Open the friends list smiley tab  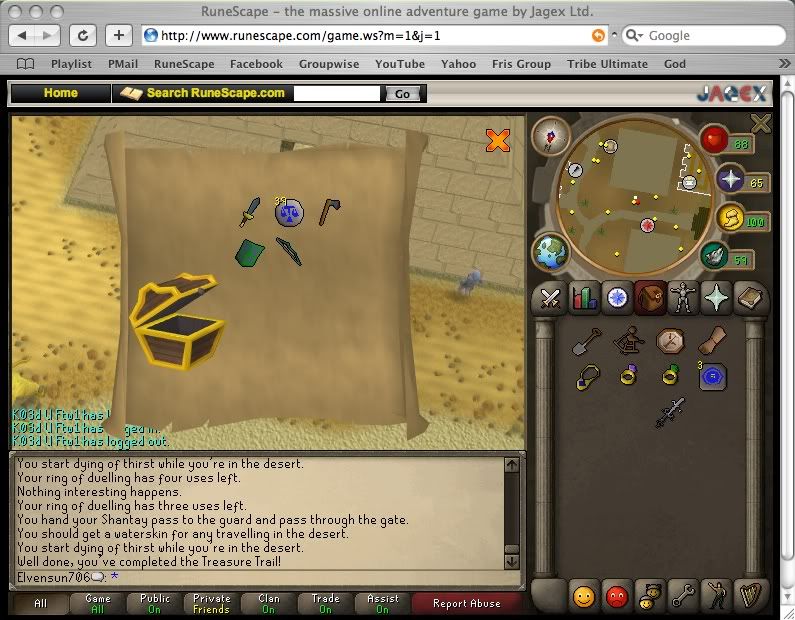(583, 596)
